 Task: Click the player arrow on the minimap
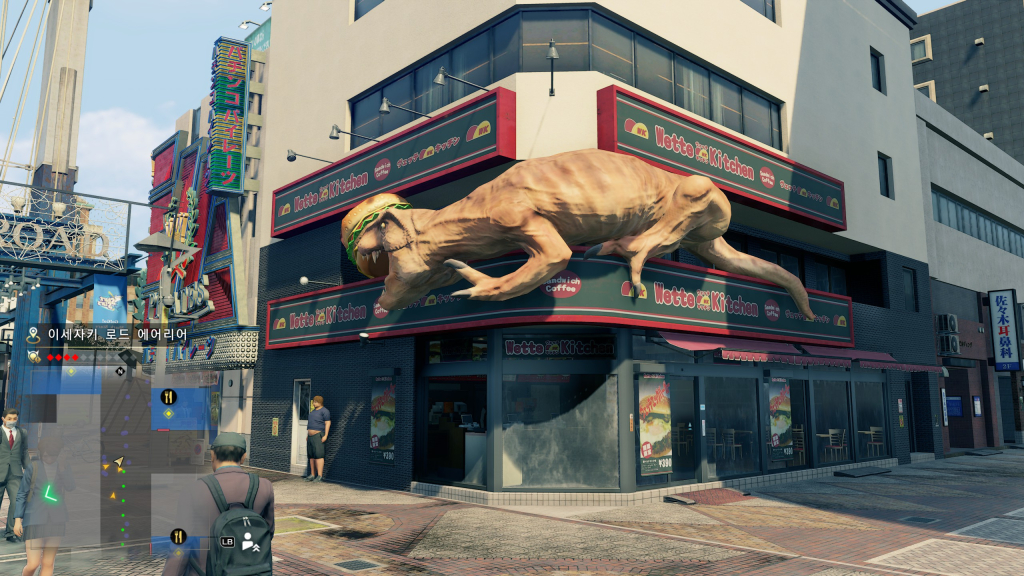[119, 463]
